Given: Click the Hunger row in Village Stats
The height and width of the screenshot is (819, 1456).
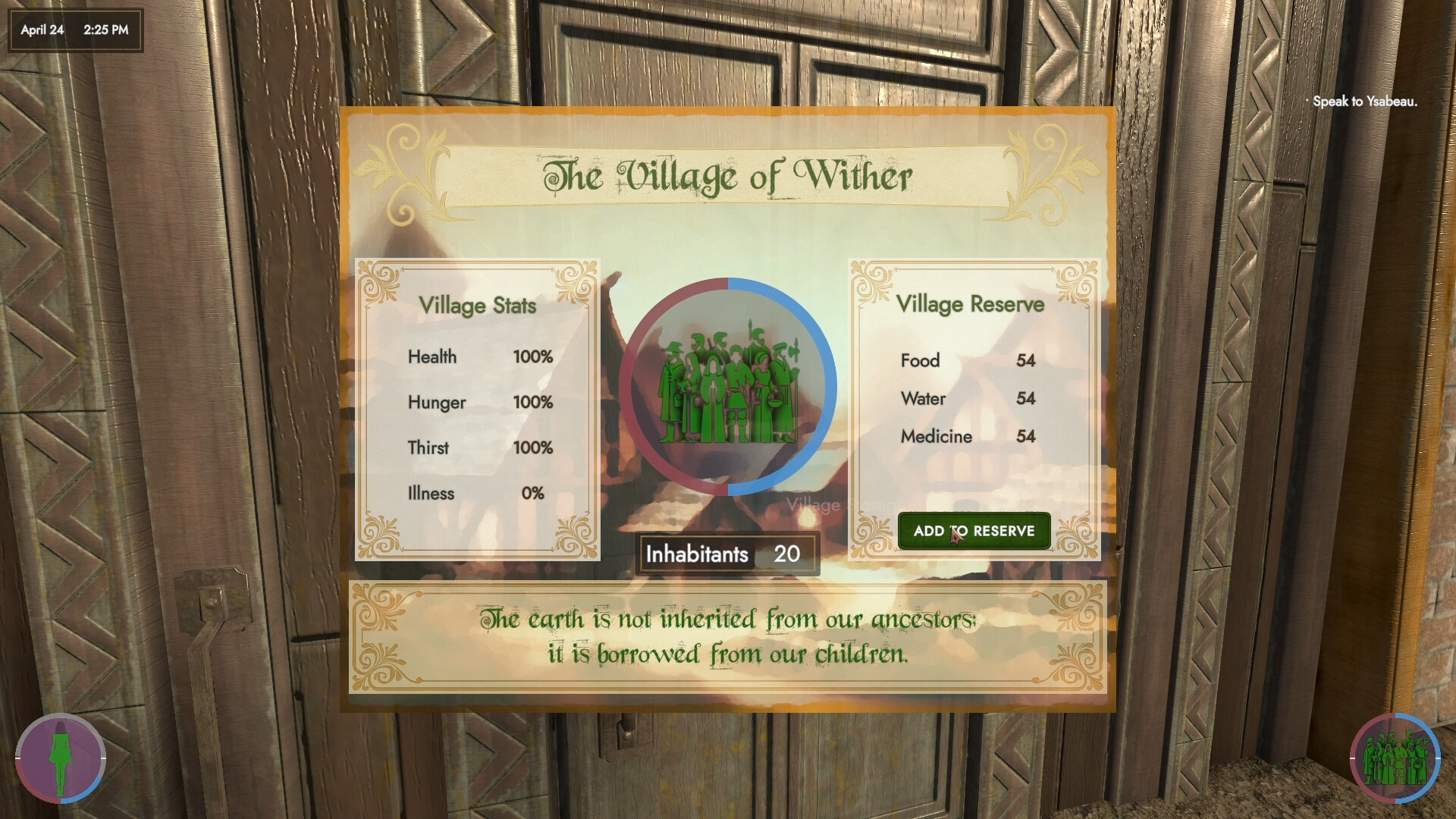Looking at the screenshot, I should click(x=479, y=403).
